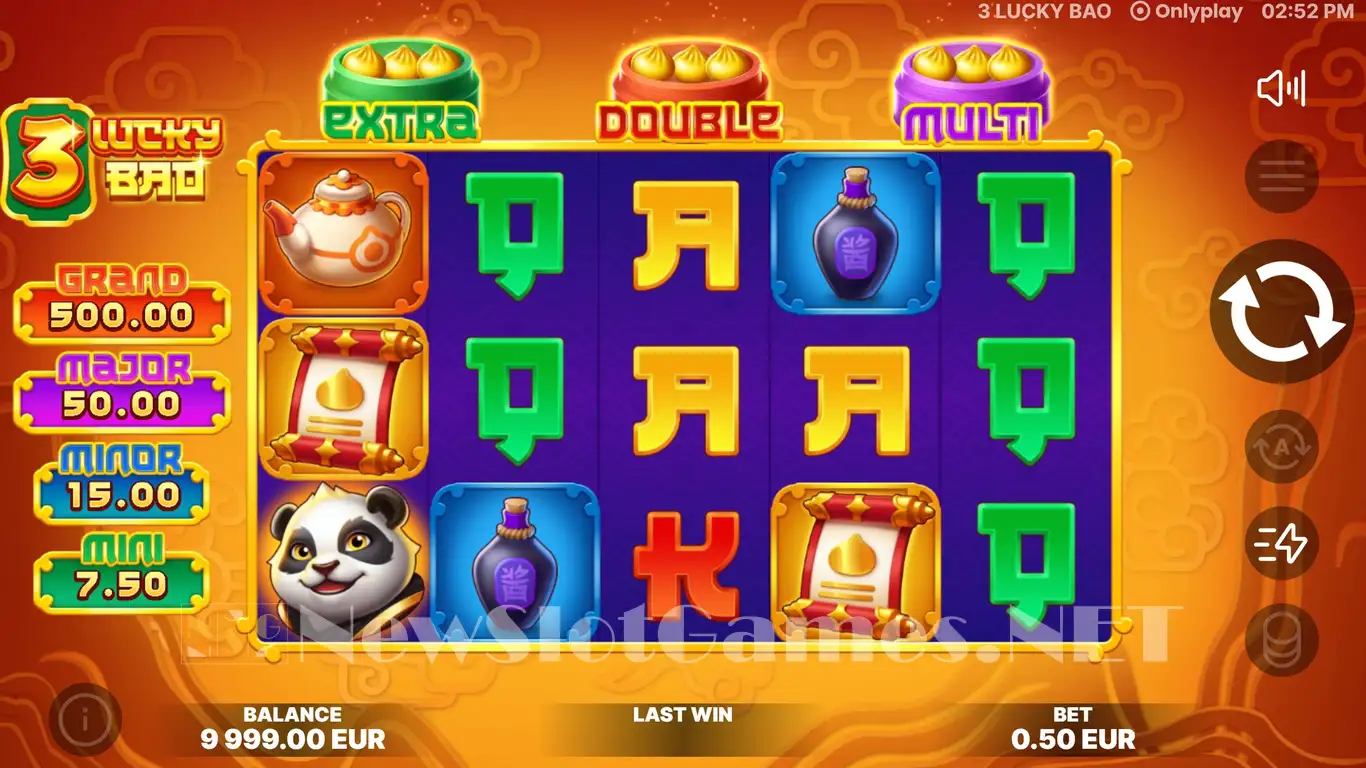Open bet settings with the coin stack button

1281,640
